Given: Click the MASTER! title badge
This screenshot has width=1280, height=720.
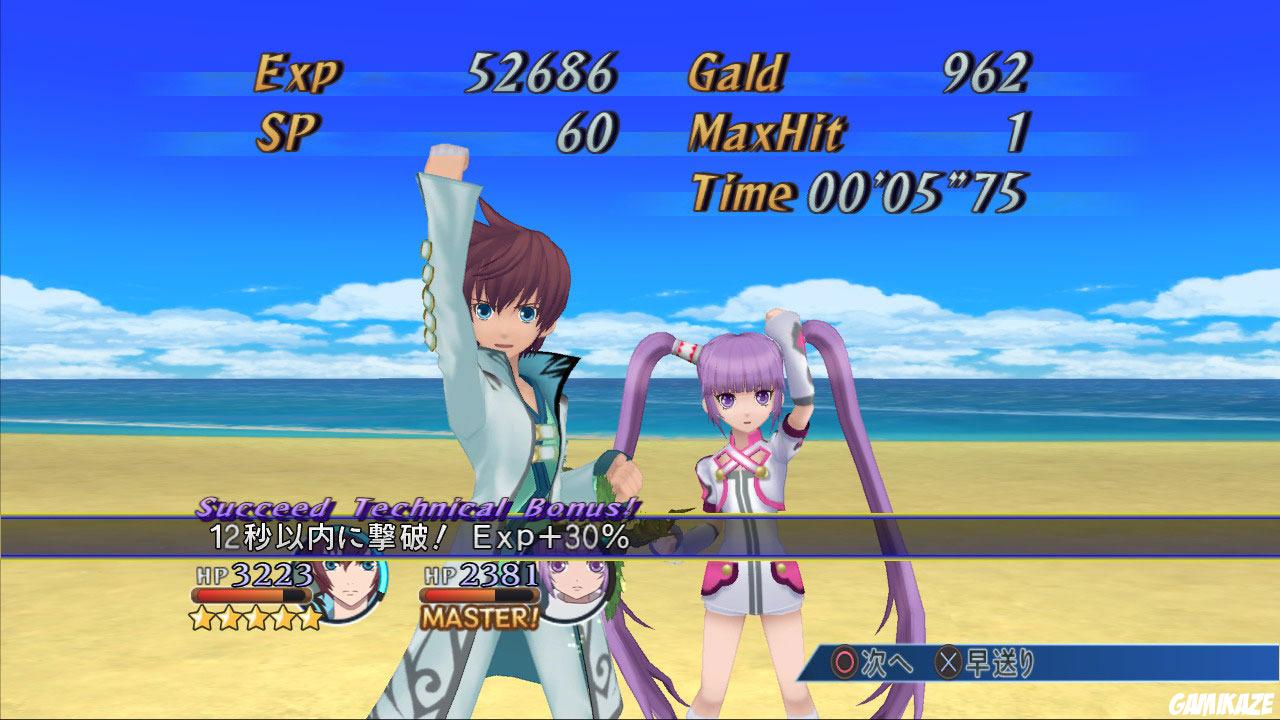Looking at the screenshot, I should pyautogui.click(x=477, y=617).
